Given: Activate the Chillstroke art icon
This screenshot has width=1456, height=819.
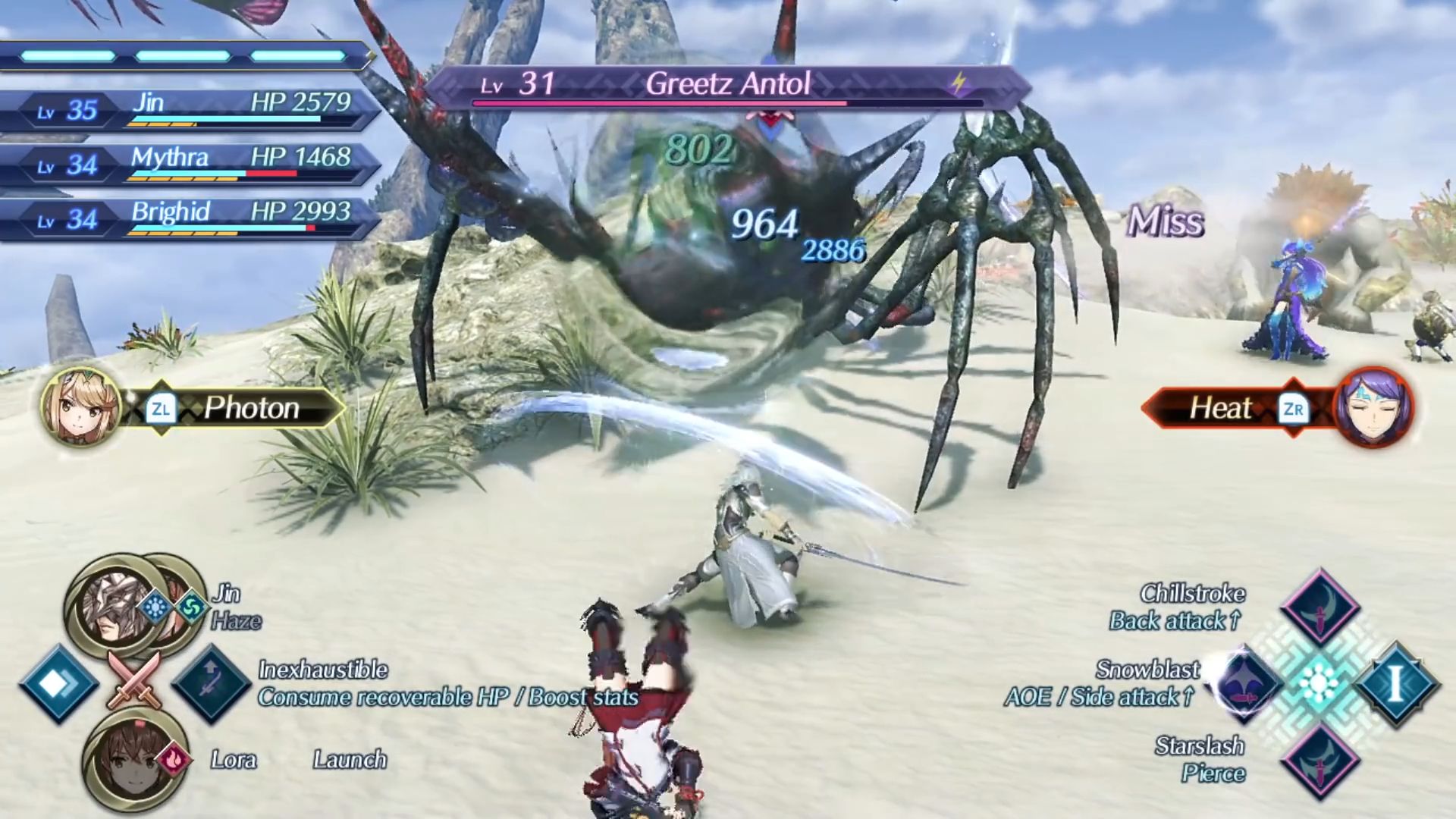Looking at the screenshot, I should pyautogui.click(x=1319, y=607).
